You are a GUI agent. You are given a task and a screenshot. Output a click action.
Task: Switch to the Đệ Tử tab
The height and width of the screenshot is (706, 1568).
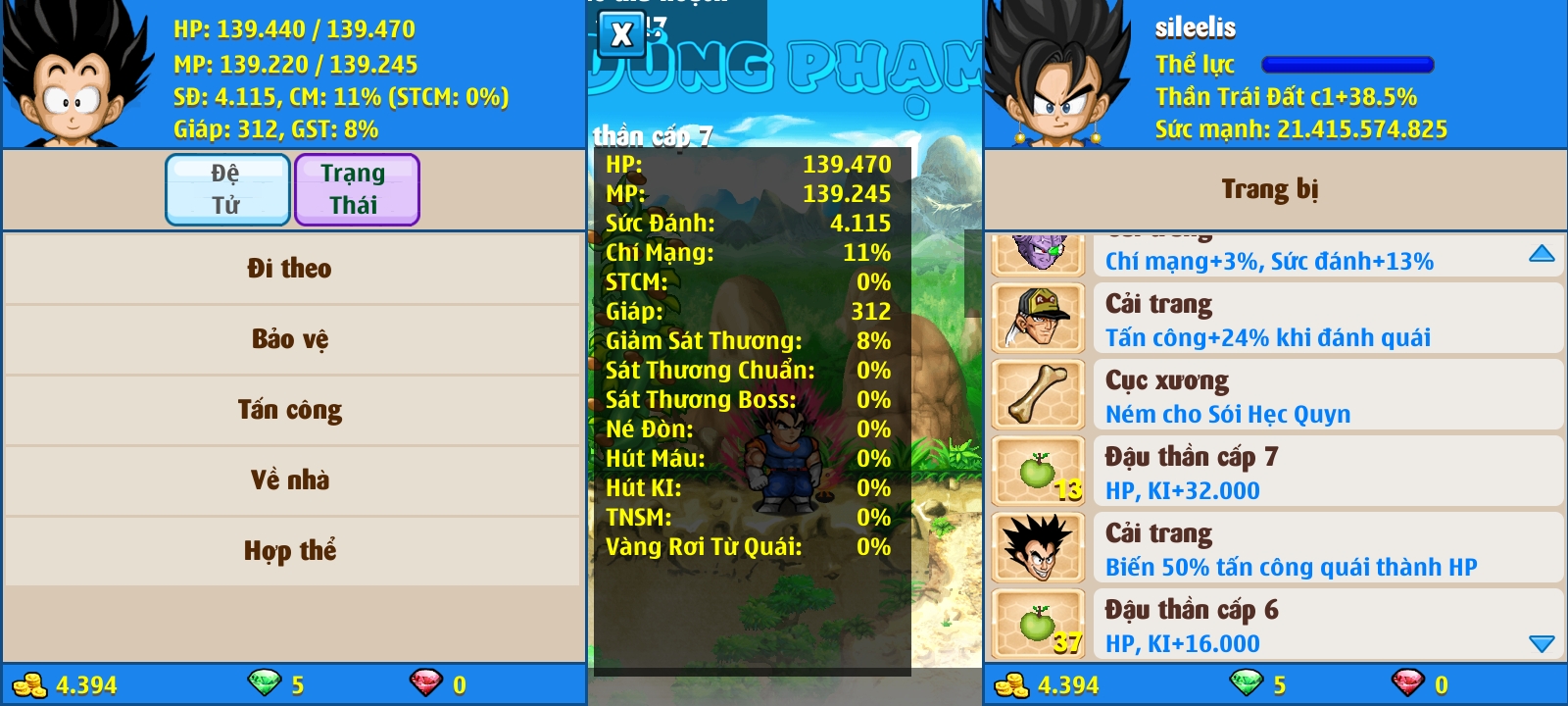click(x=227, y=189)
